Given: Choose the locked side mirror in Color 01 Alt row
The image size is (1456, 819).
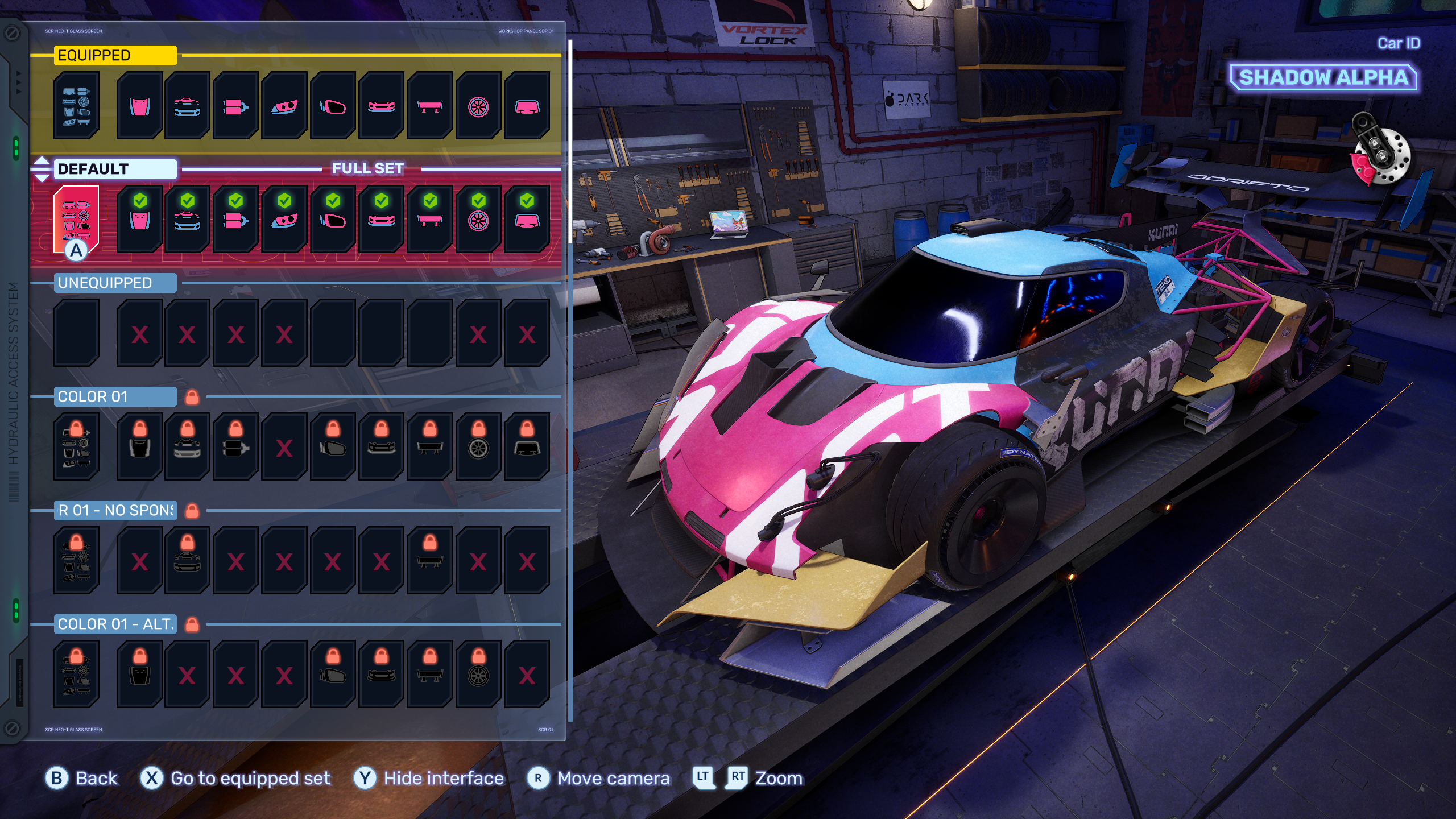Looking at the screenshot, I should pos(333,674).
